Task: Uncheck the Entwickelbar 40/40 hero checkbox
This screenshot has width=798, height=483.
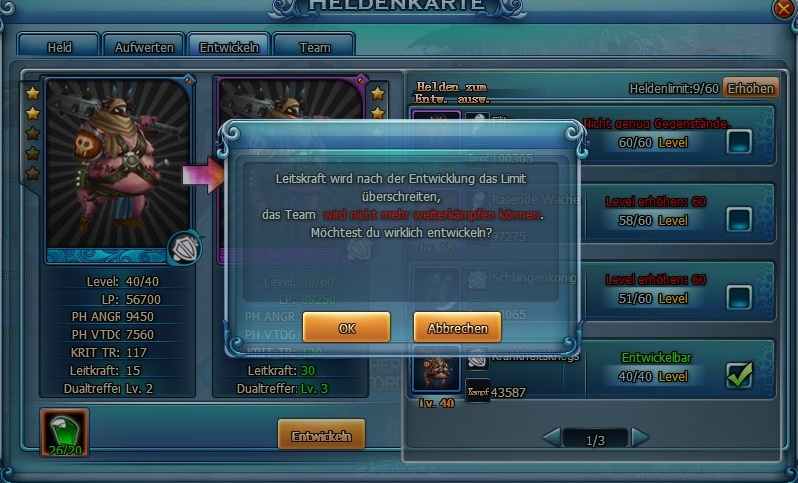Action: (739, 376)
